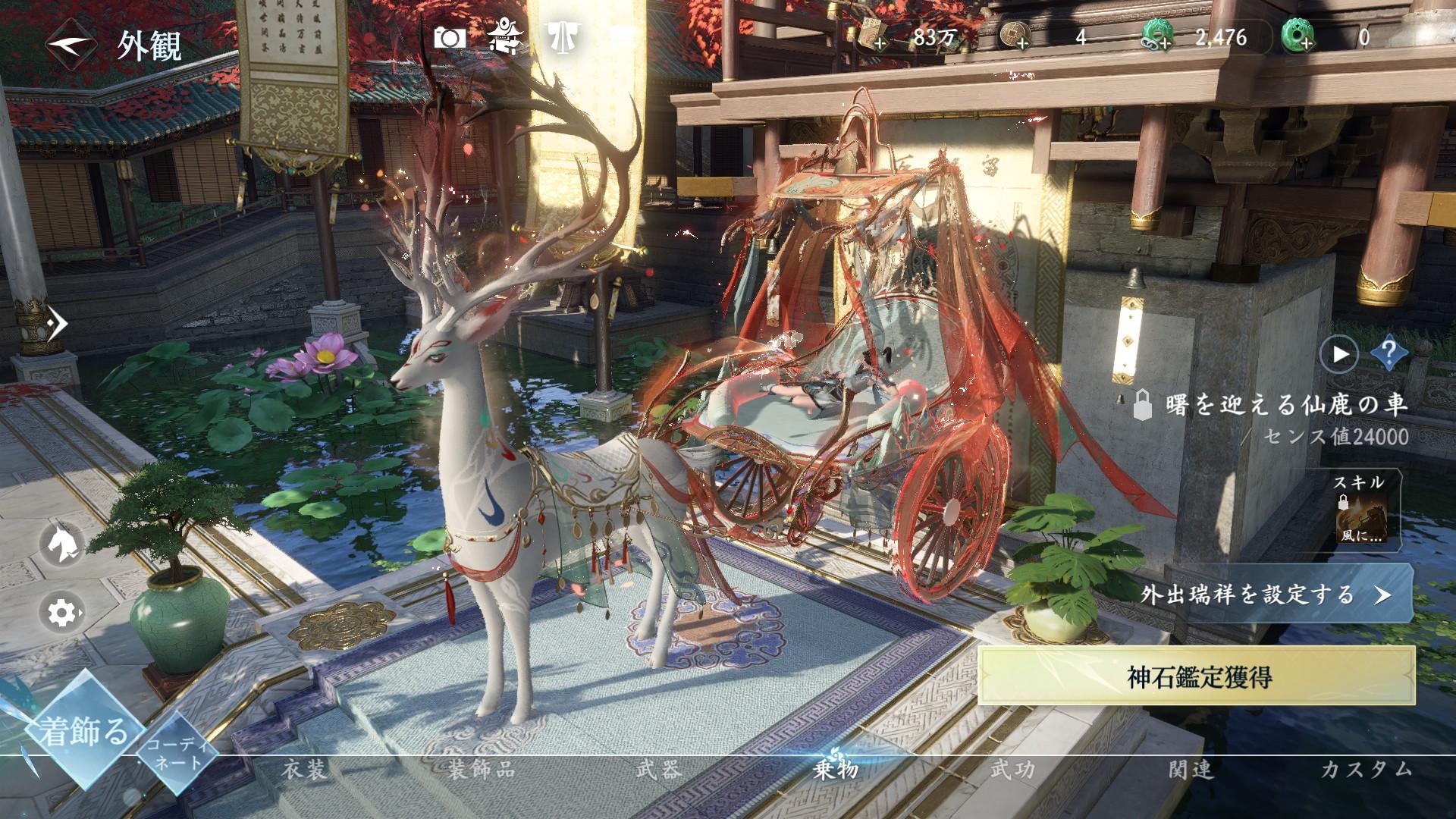Switch to the 武器 tab
The height and width of the screenshot is (819, 1456).
(x=658, y=770)
